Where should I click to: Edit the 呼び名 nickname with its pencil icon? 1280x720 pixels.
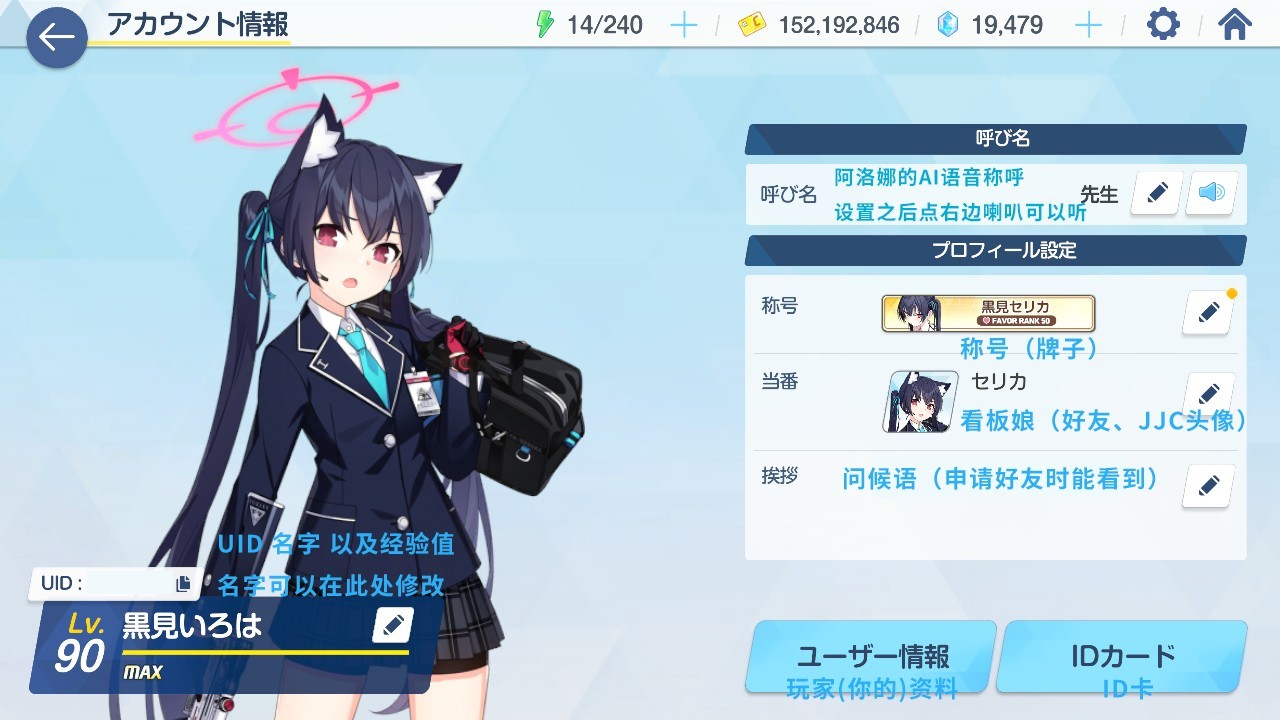(x=1155, y=193)
